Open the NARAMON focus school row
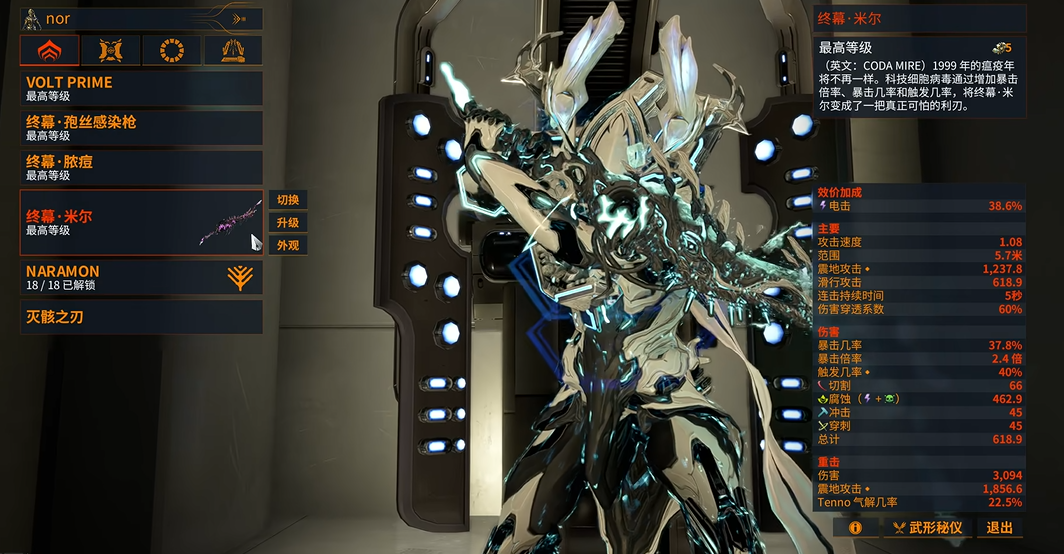Image resolution: width=1064 pixels, height=554 pixels. pyautogui.click(x=141, y=277)
